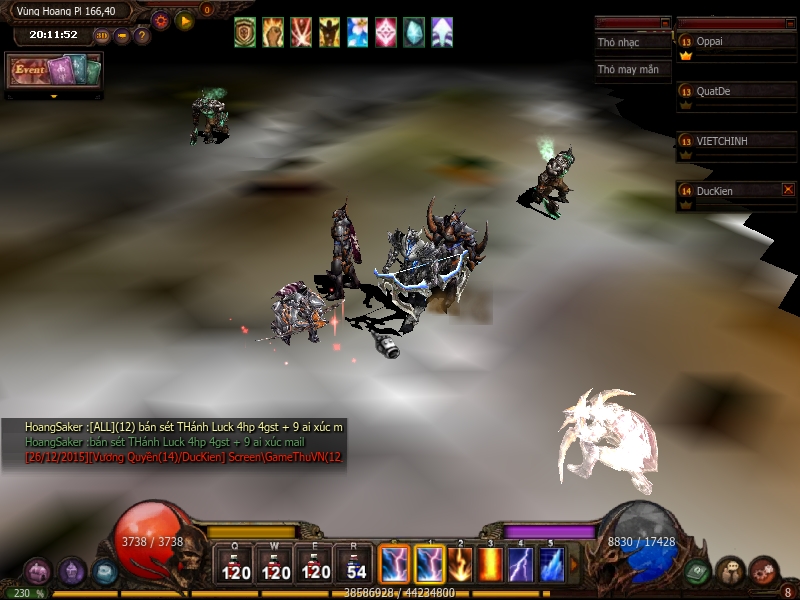
Task: Select the flaming fist buff icon
Action: pos(273,32)
